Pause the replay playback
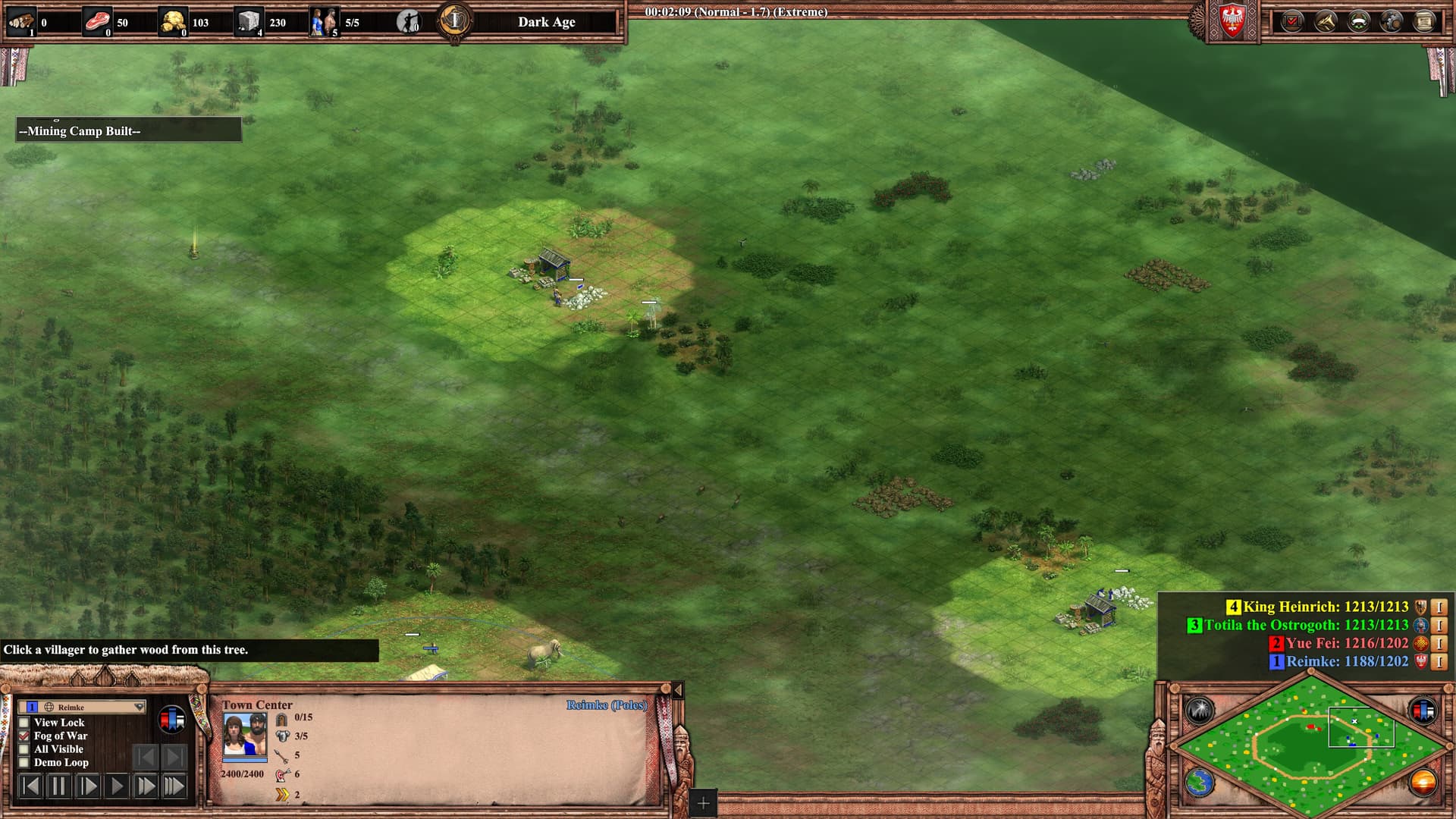 58,786
